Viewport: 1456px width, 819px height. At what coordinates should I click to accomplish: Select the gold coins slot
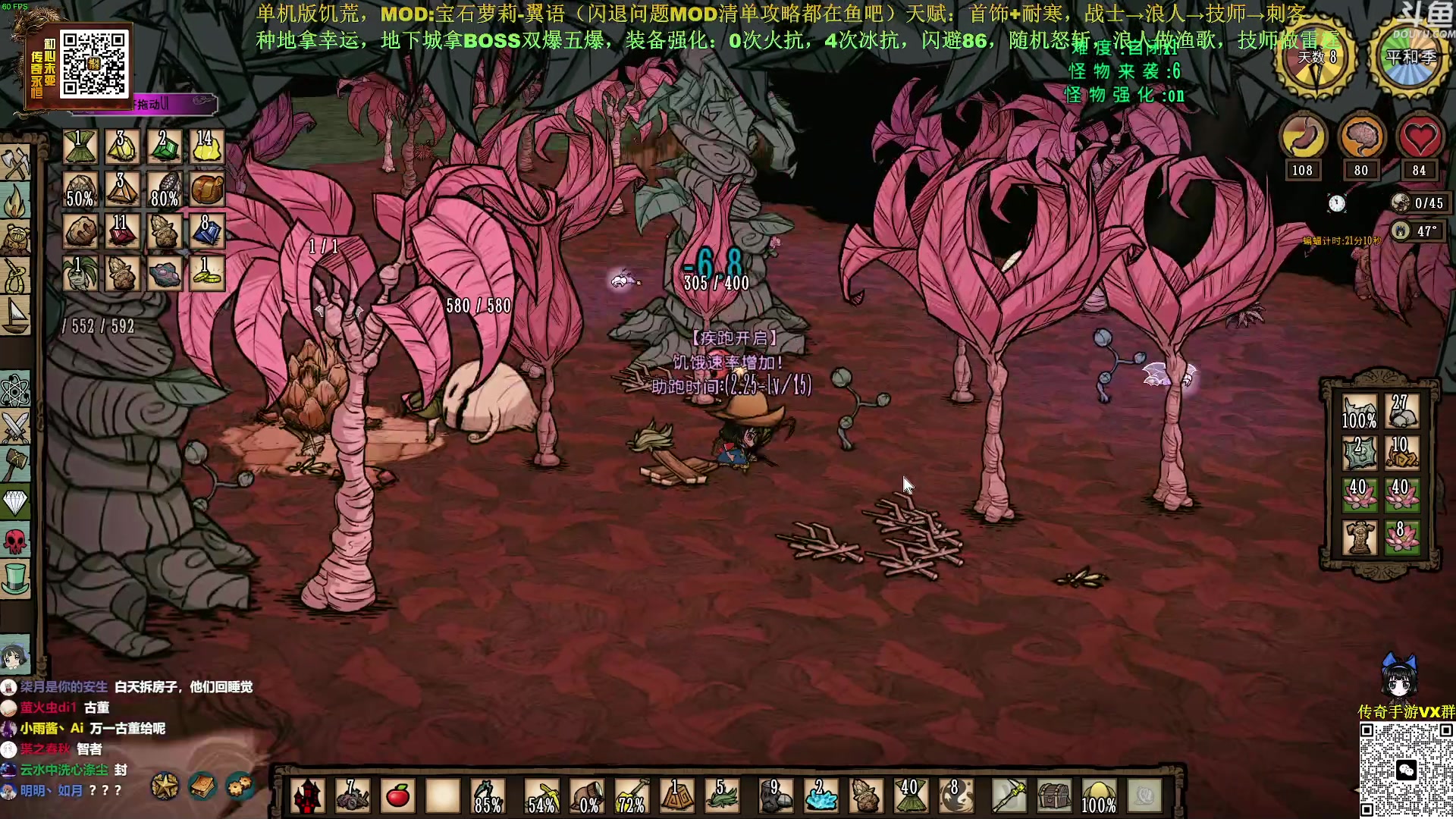coord(206,273)
